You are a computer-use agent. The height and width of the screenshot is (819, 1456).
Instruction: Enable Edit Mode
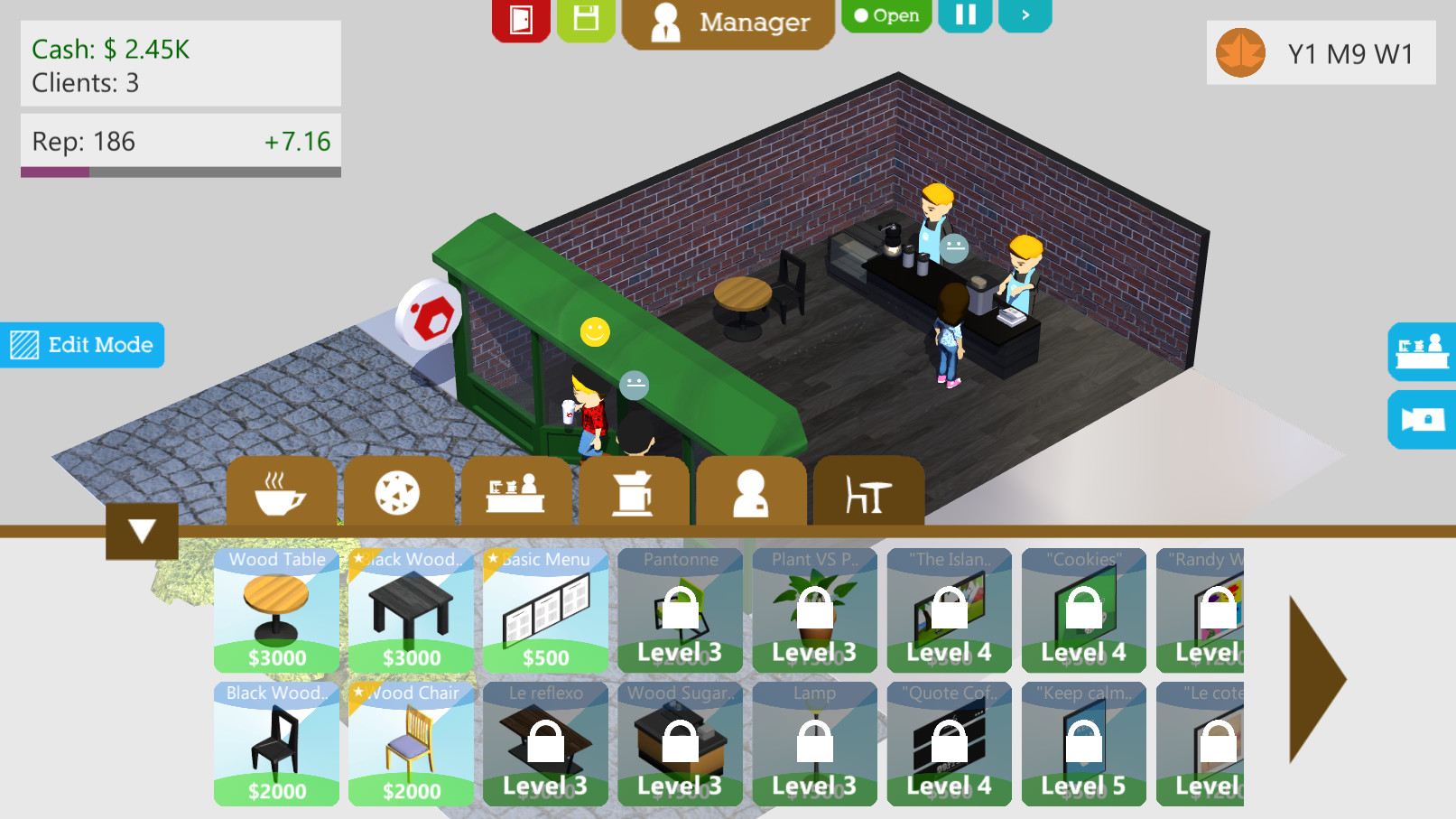click(82, 345)
